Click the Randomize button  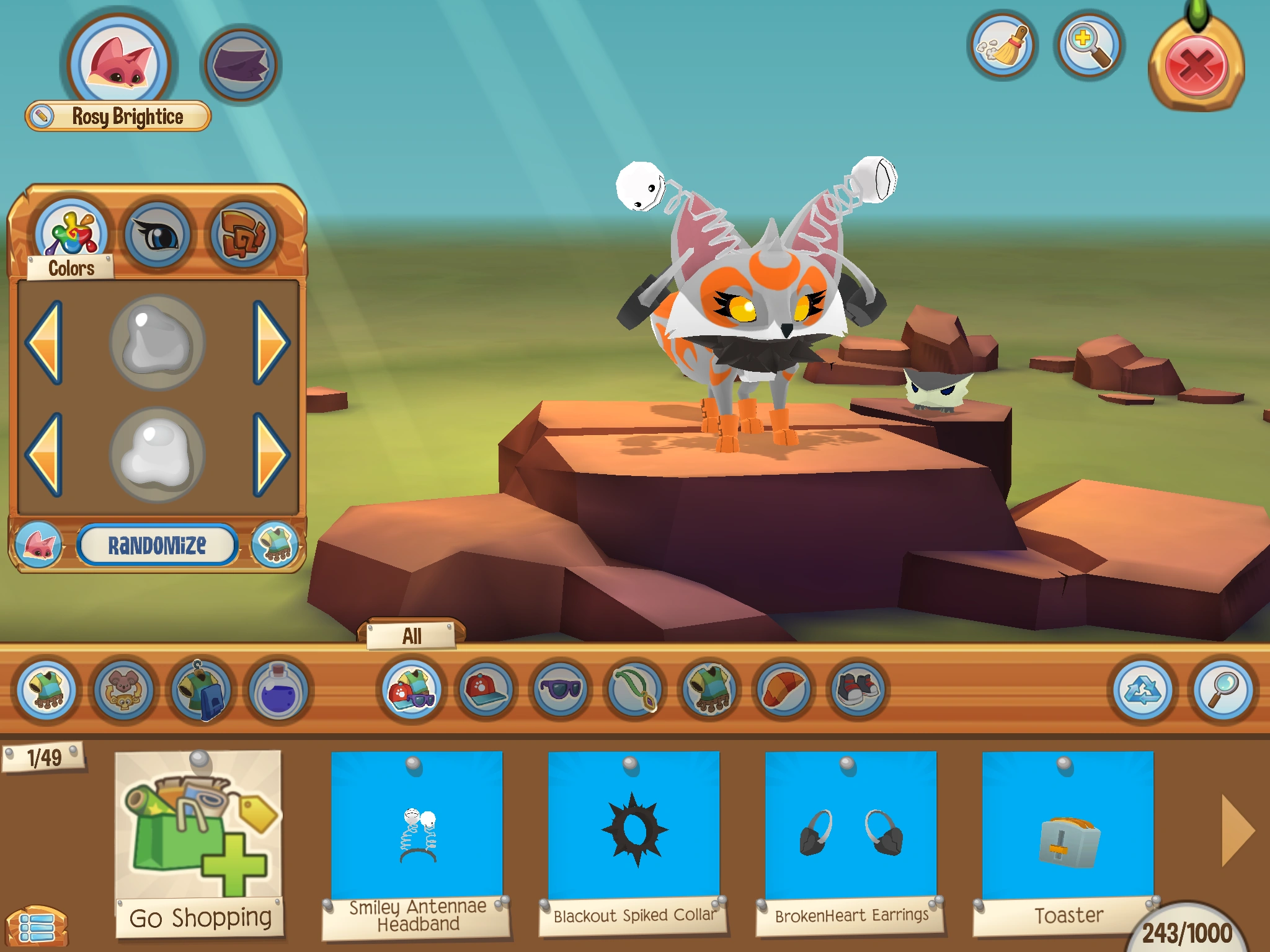pos(158,545)
